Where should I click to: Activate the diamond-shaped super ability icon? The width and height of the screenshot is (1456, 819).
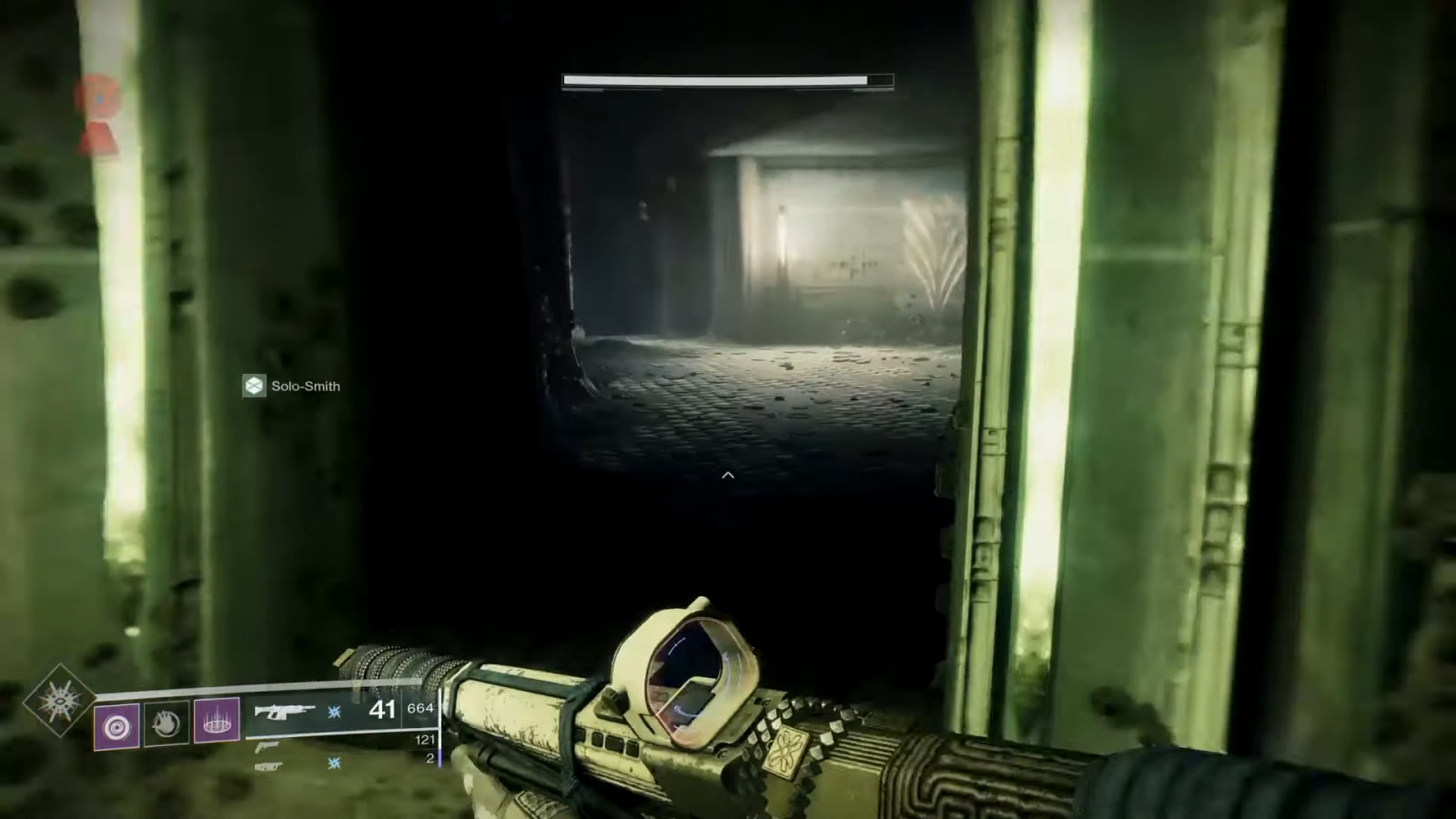(58, 701)
